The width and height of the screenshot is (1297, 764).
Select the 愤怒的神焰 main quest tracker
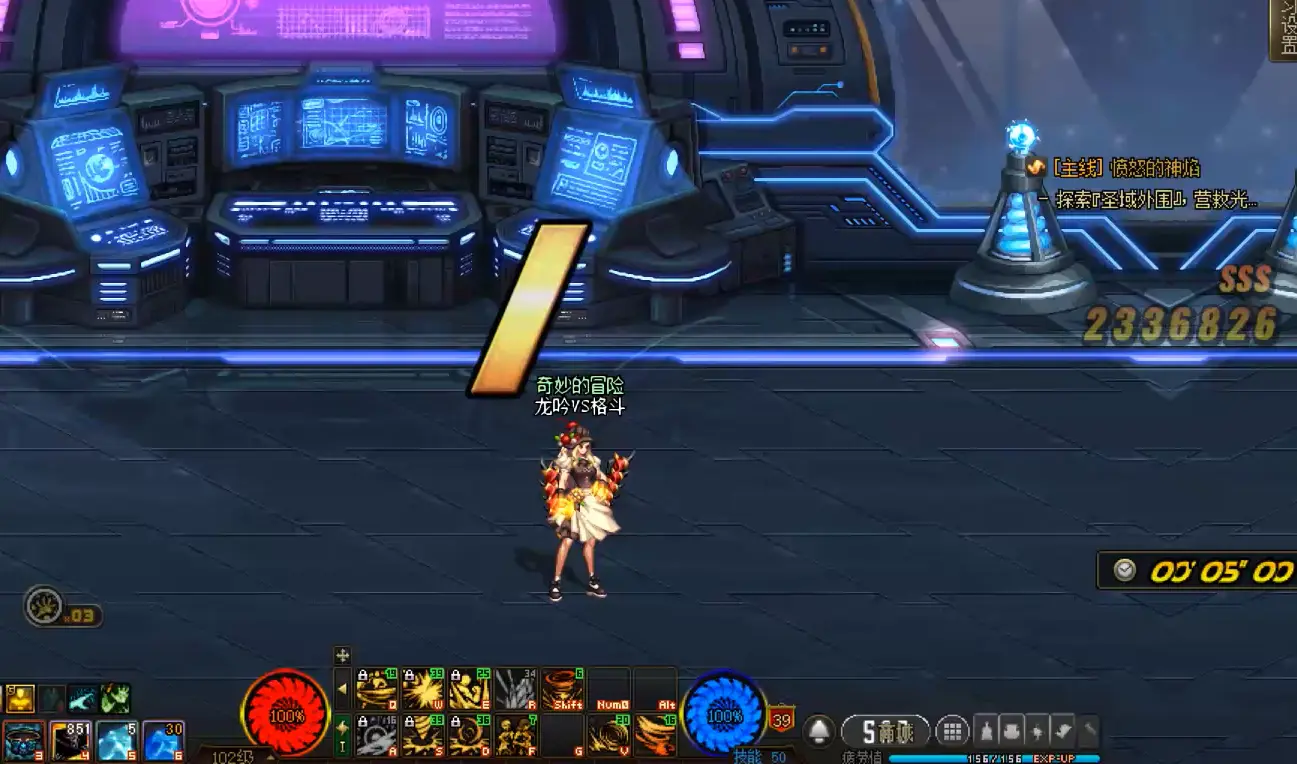1125,168
